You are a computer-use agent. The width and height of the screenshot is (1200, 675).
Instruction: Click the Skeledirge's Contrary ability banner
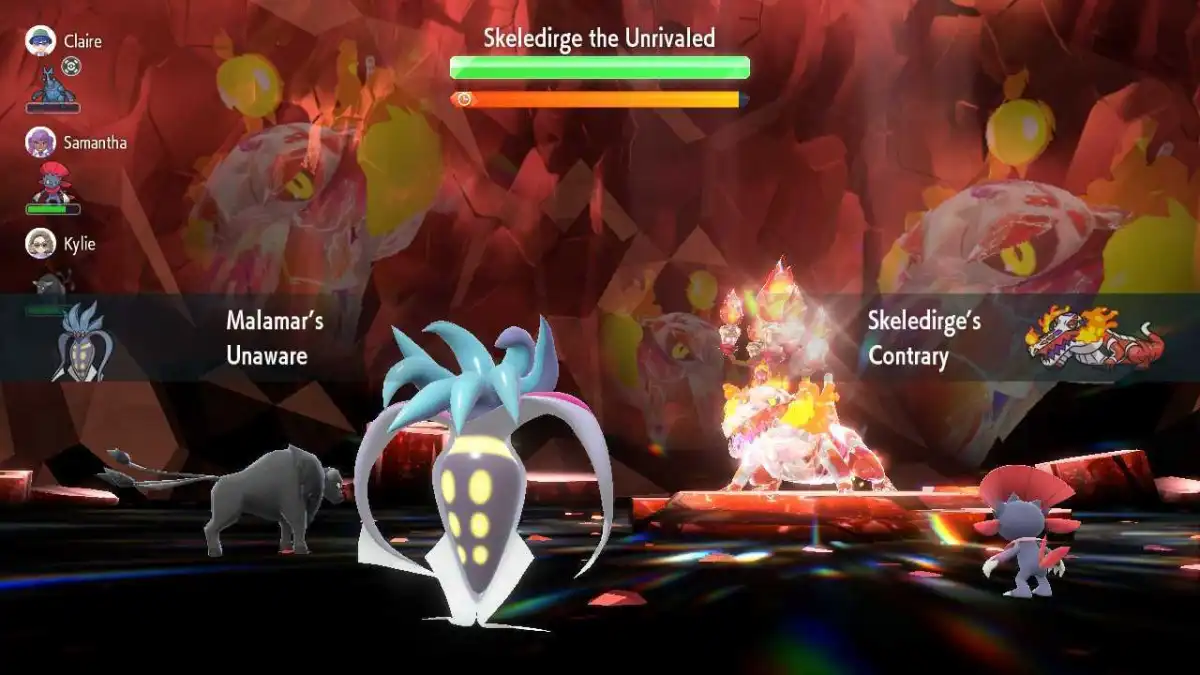(1010, 337)
